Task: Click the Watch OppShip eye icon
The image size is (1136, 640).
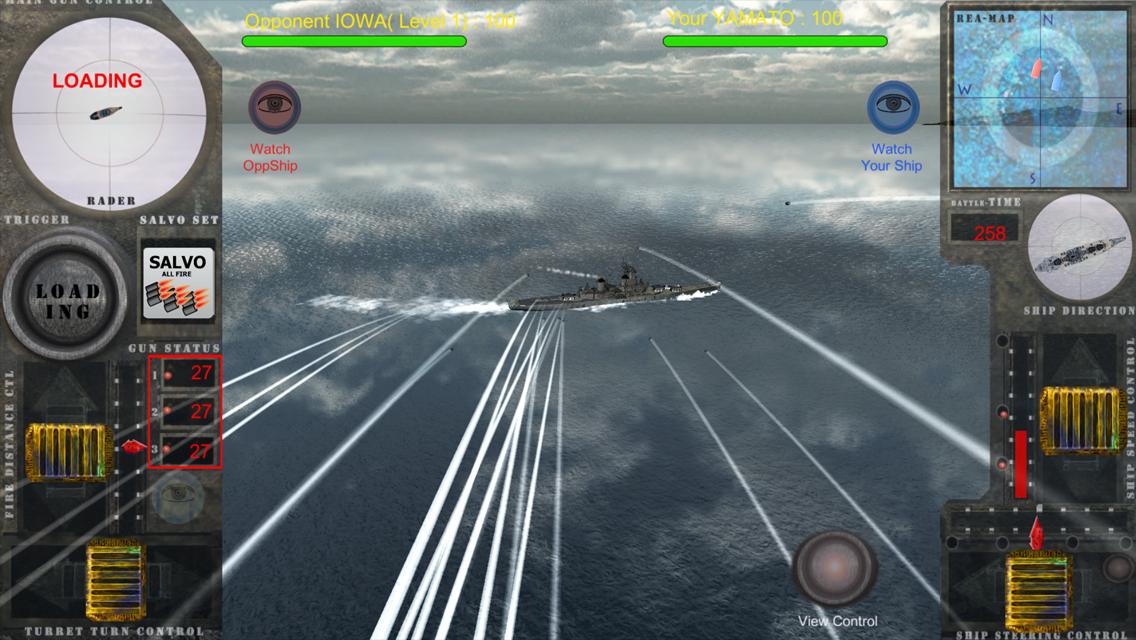Action: 273,106
